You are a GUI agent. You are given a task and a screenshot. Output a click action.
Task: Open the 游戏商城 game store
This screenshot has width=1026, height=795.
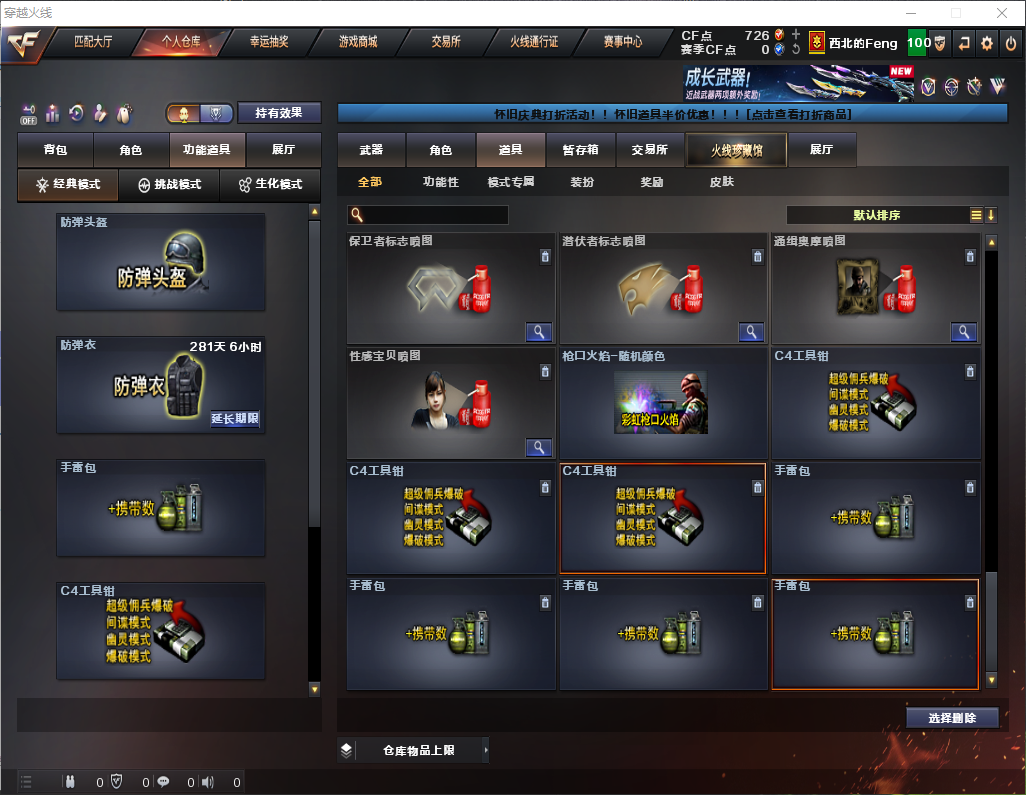(x=358, y=42)
